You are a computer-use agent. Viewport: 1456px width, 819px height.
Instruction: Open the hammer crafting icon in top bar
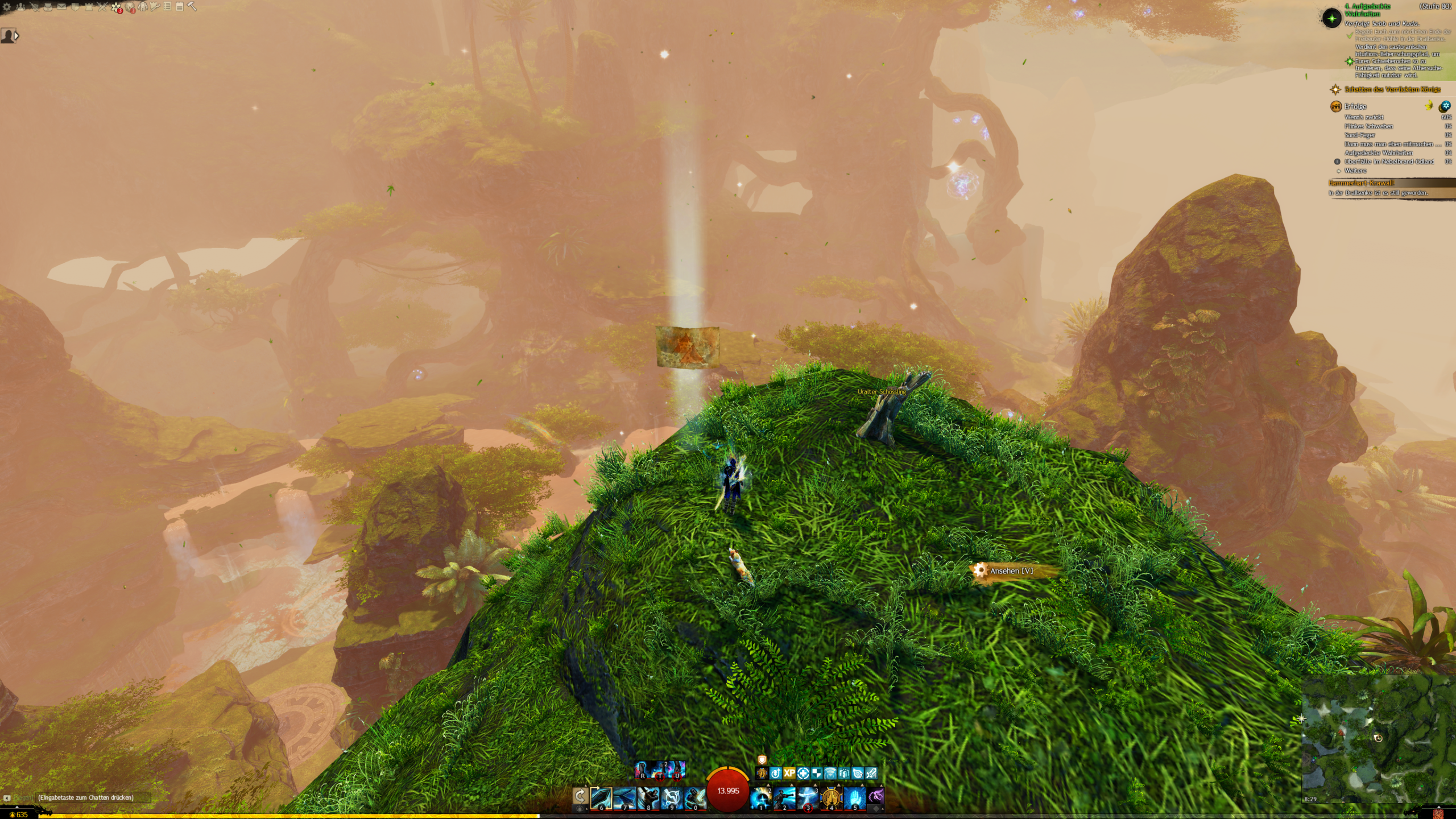(x=192, y=7)
